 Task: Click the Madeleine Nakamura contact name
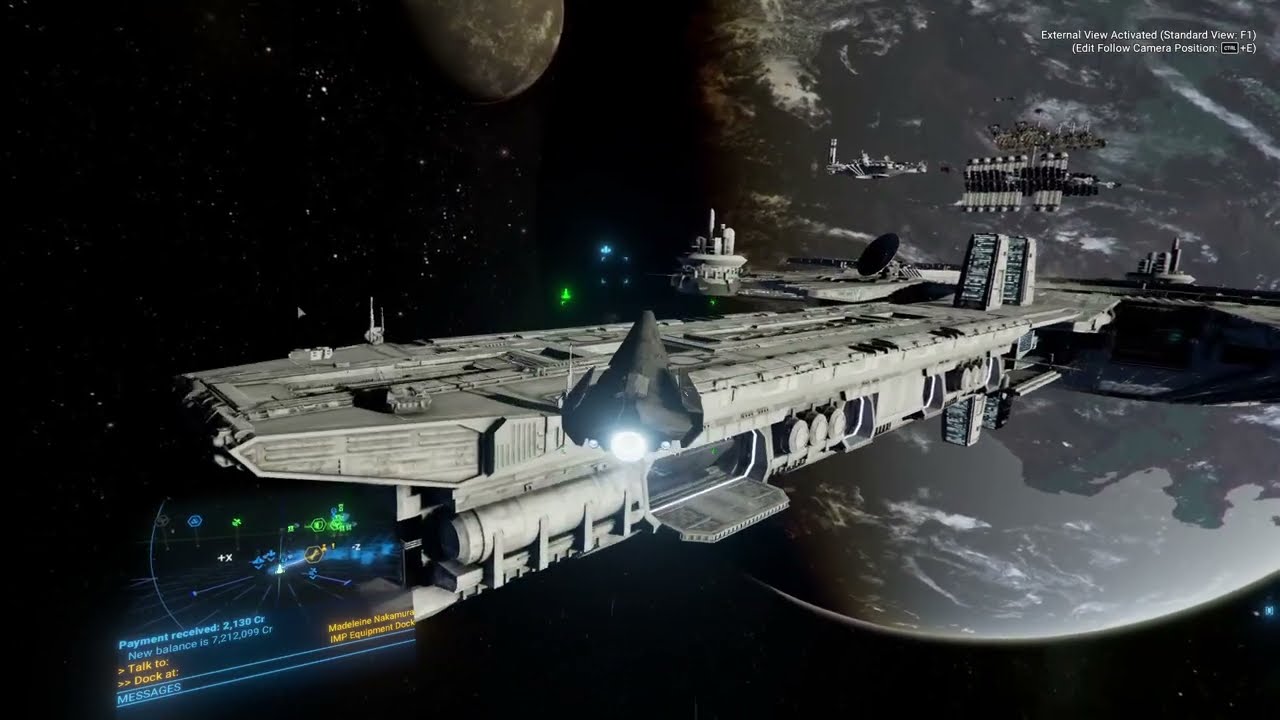pyautogui.click(x=371, y=622)
